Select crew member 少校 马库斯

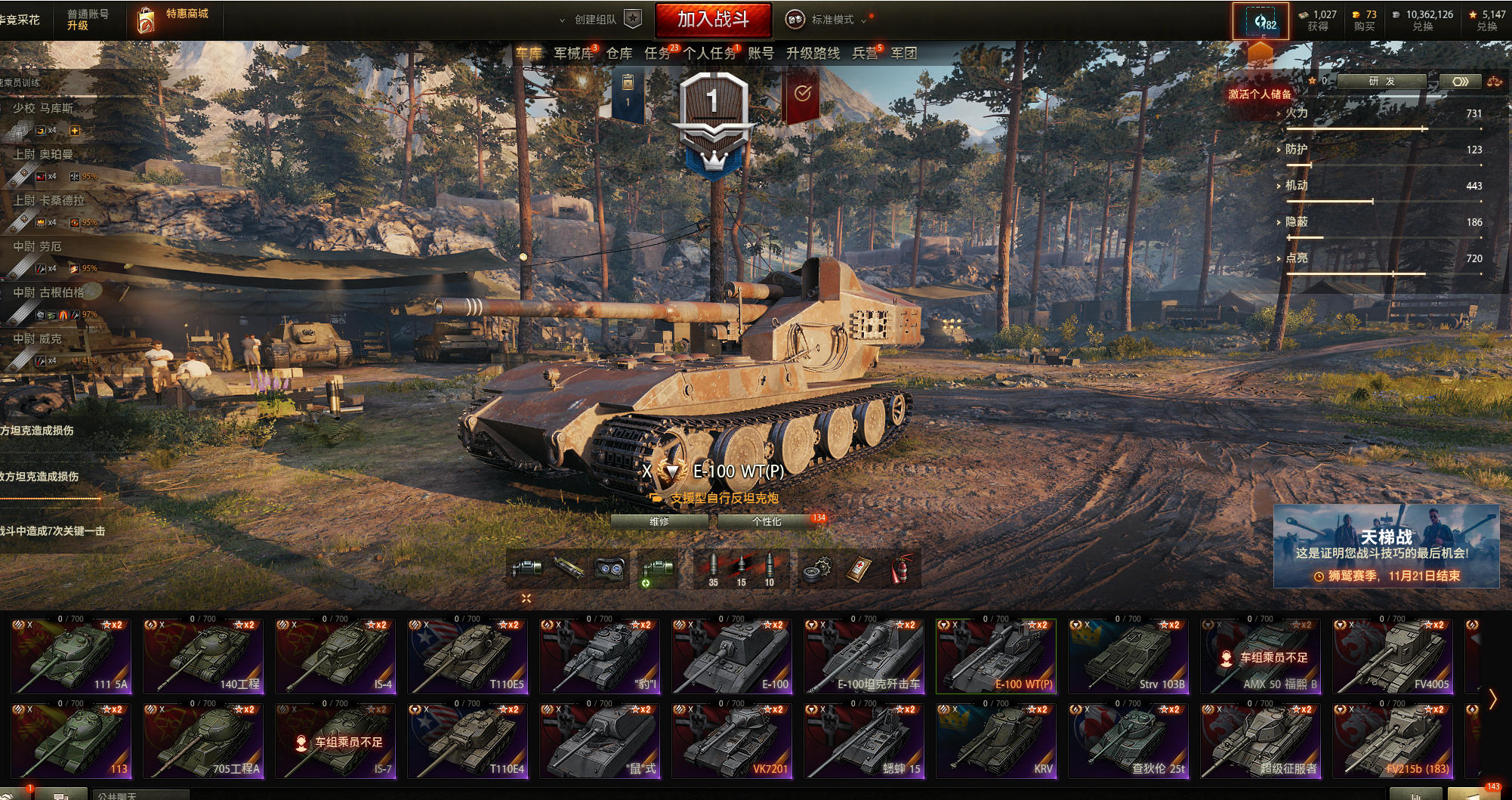(x=44, y=108)
